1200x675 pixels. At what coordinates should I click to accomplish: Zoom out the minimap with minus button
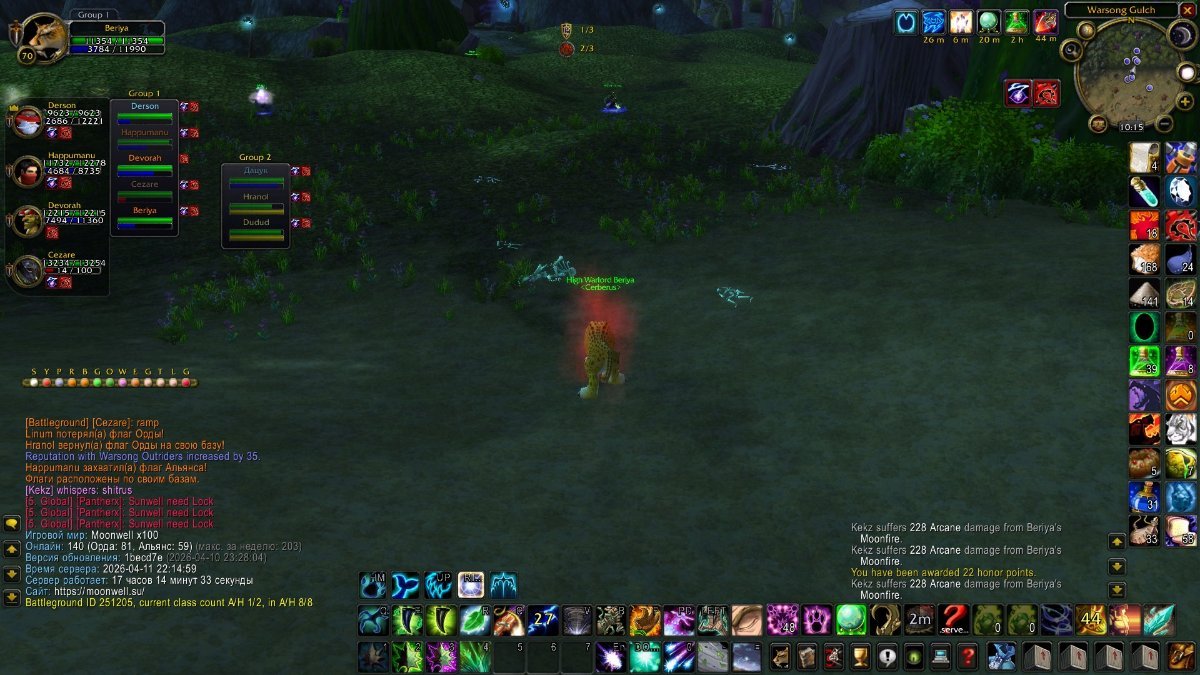tap(1164, 124)
